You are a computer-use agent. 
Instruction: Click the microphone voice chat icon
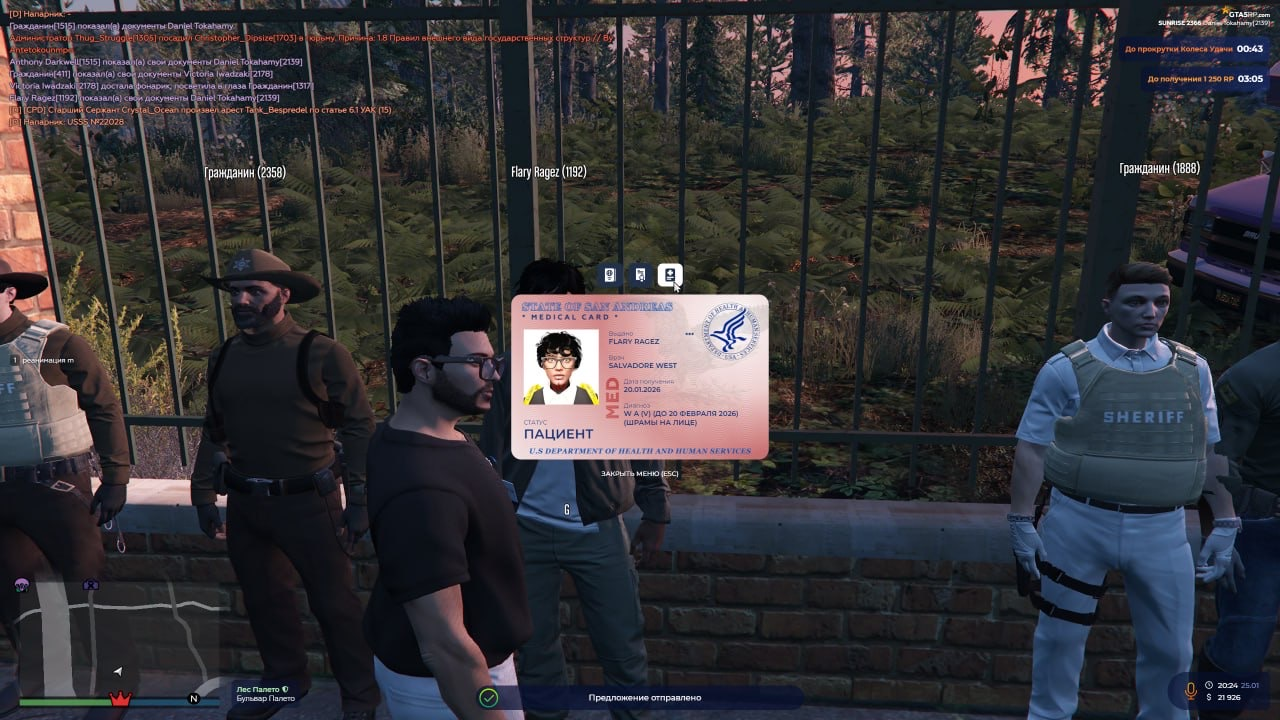click(1190, 690)
